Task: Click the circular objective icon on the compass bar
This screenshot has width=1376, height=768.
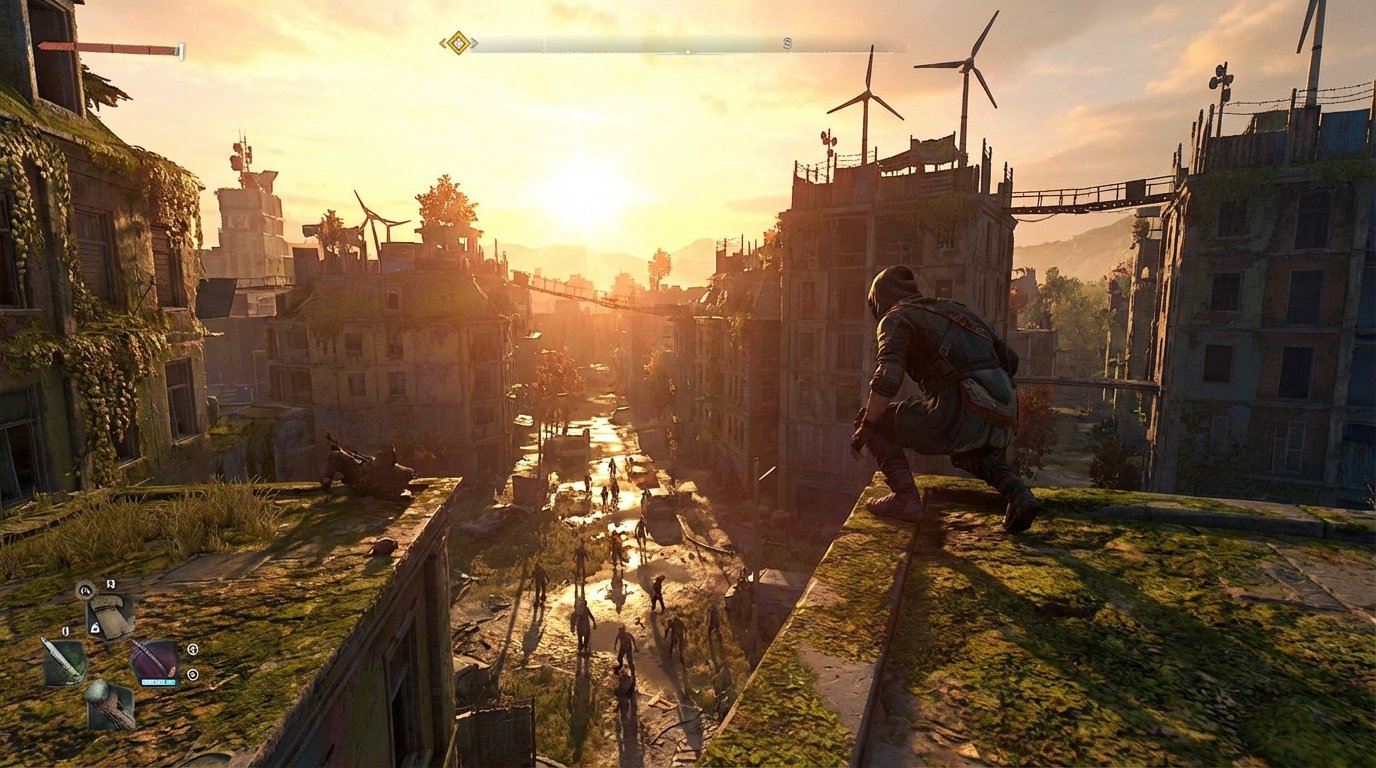Action: click(x=786, y=45)
